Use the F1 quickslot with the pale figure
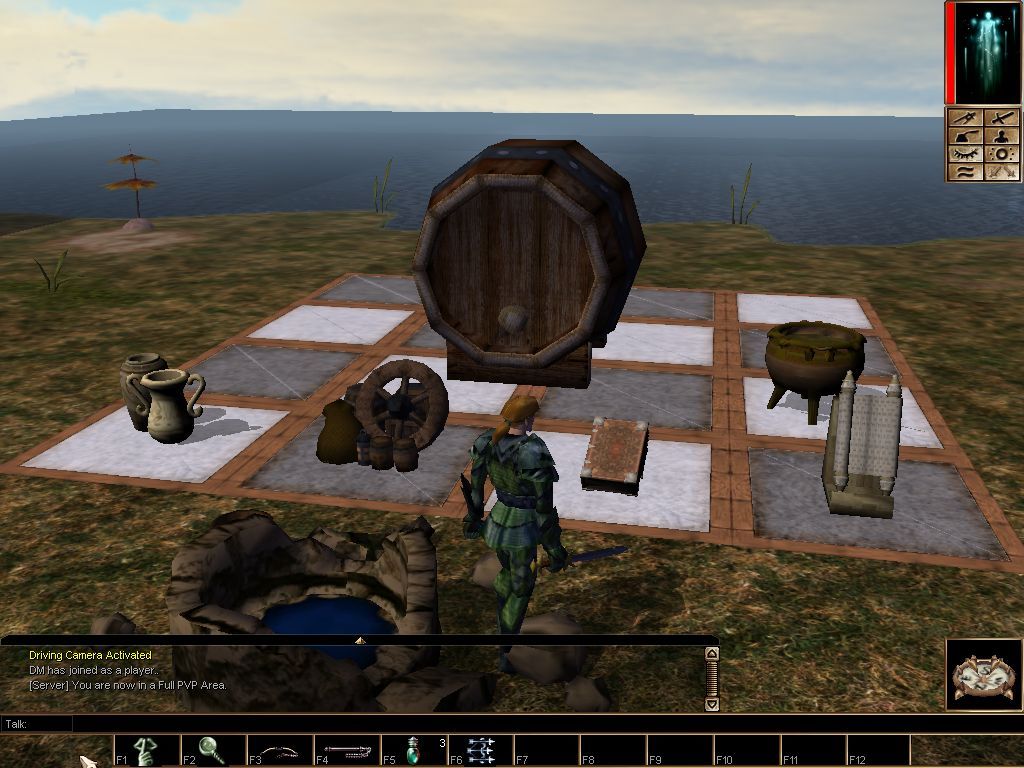 (146, 750)
